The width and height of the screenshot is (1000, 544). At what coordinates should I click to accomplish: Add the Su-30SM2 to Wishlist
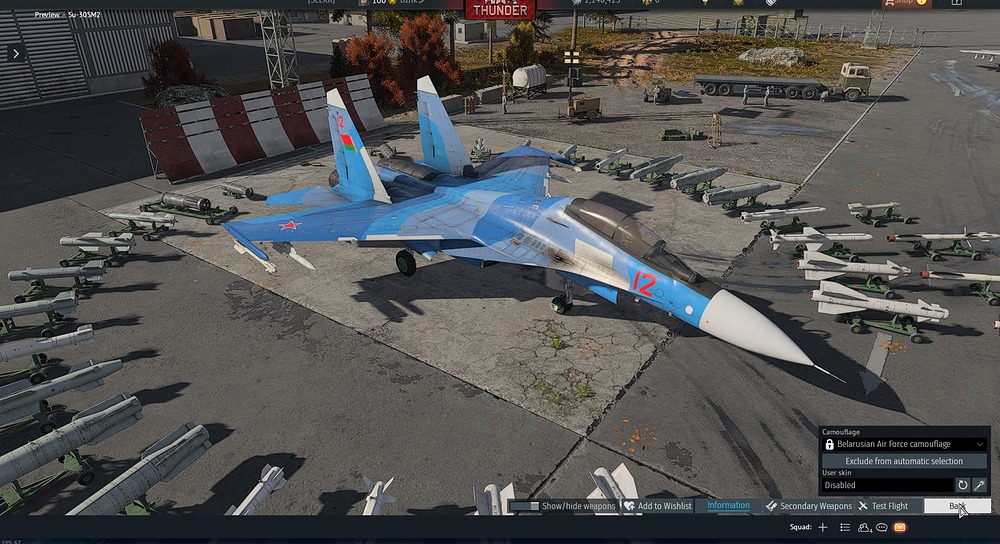point(657,506)
